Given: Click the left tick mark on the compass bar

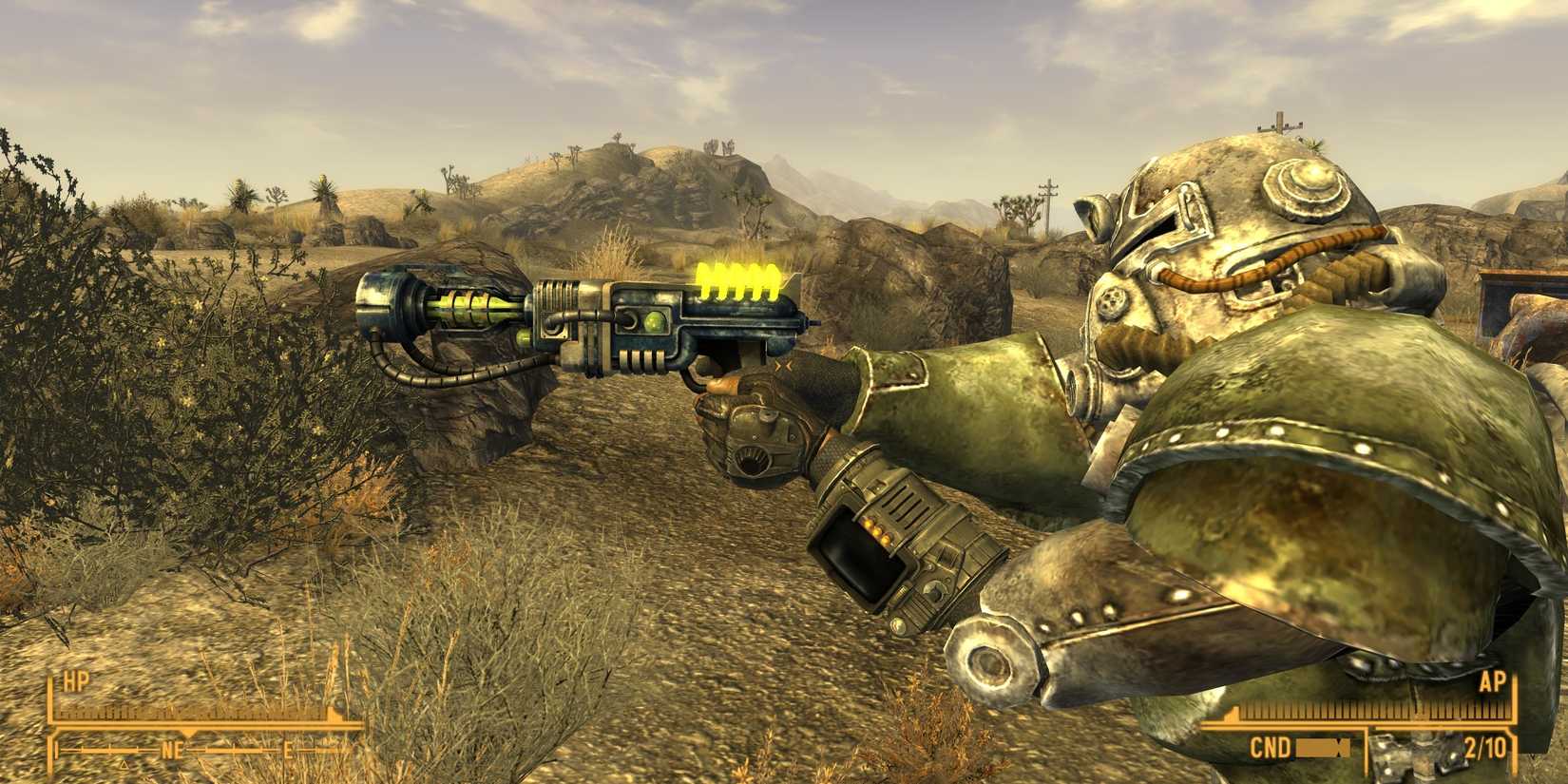Looking at the screenshot, I should [x=57, y=749].
